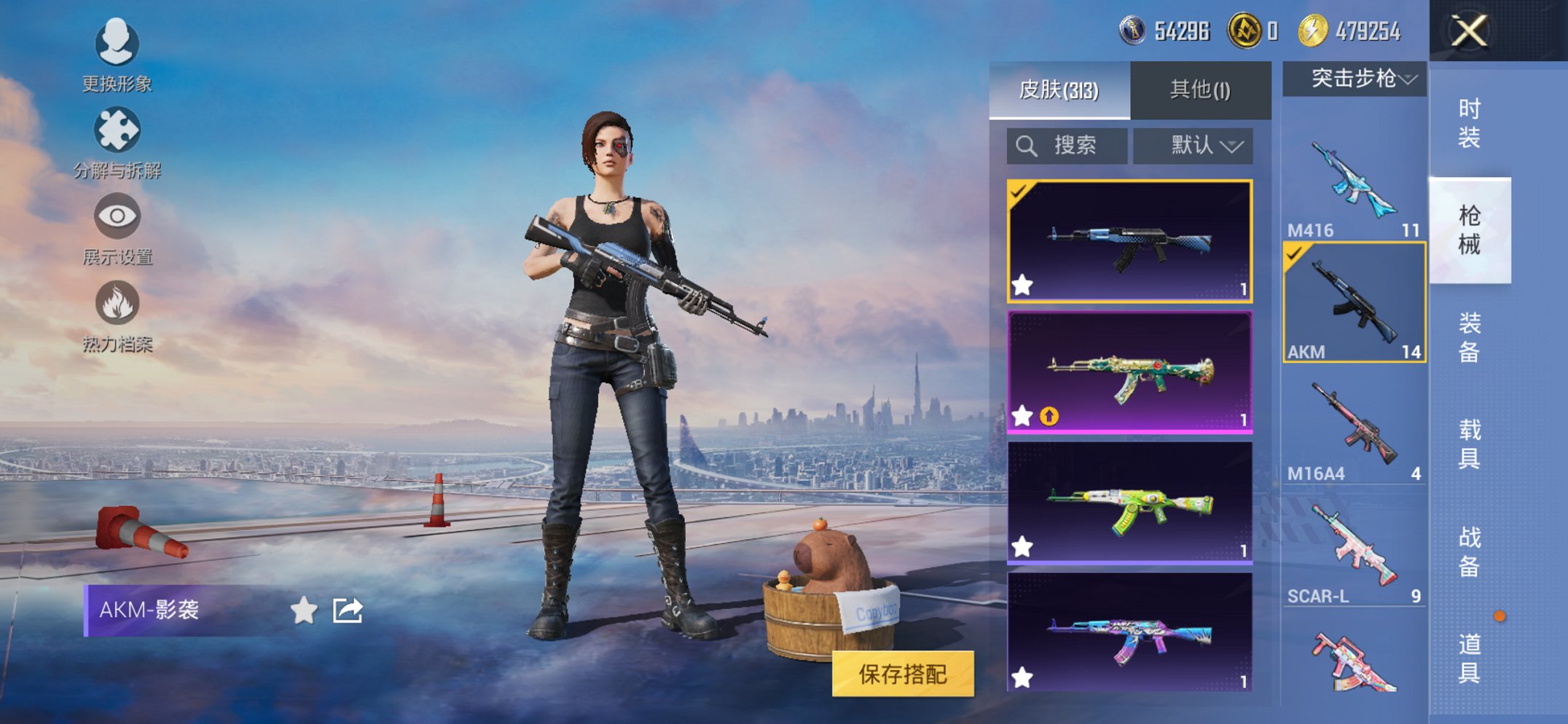Share the AKM-影袭 skin
Viewport: 1568px width, 724px height.
pos(348,610)
